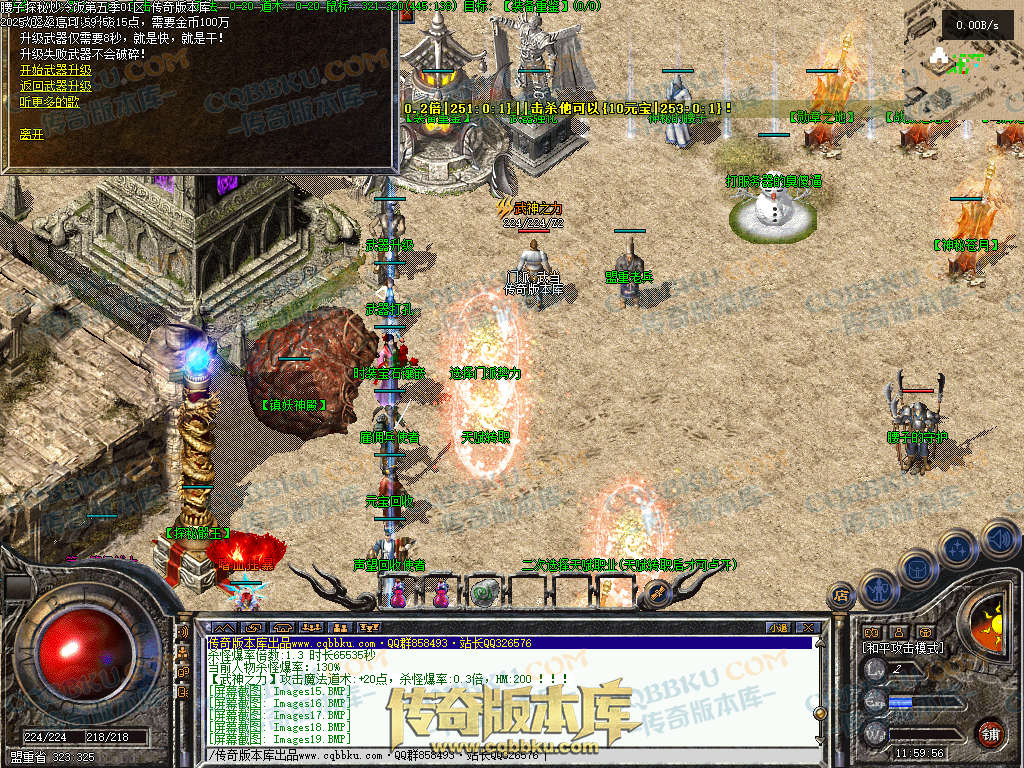1024x768 pixels.
Task: Choose the 开始武器升级 dialogue option
Action: pyautogui.click(x=55, y=70)
